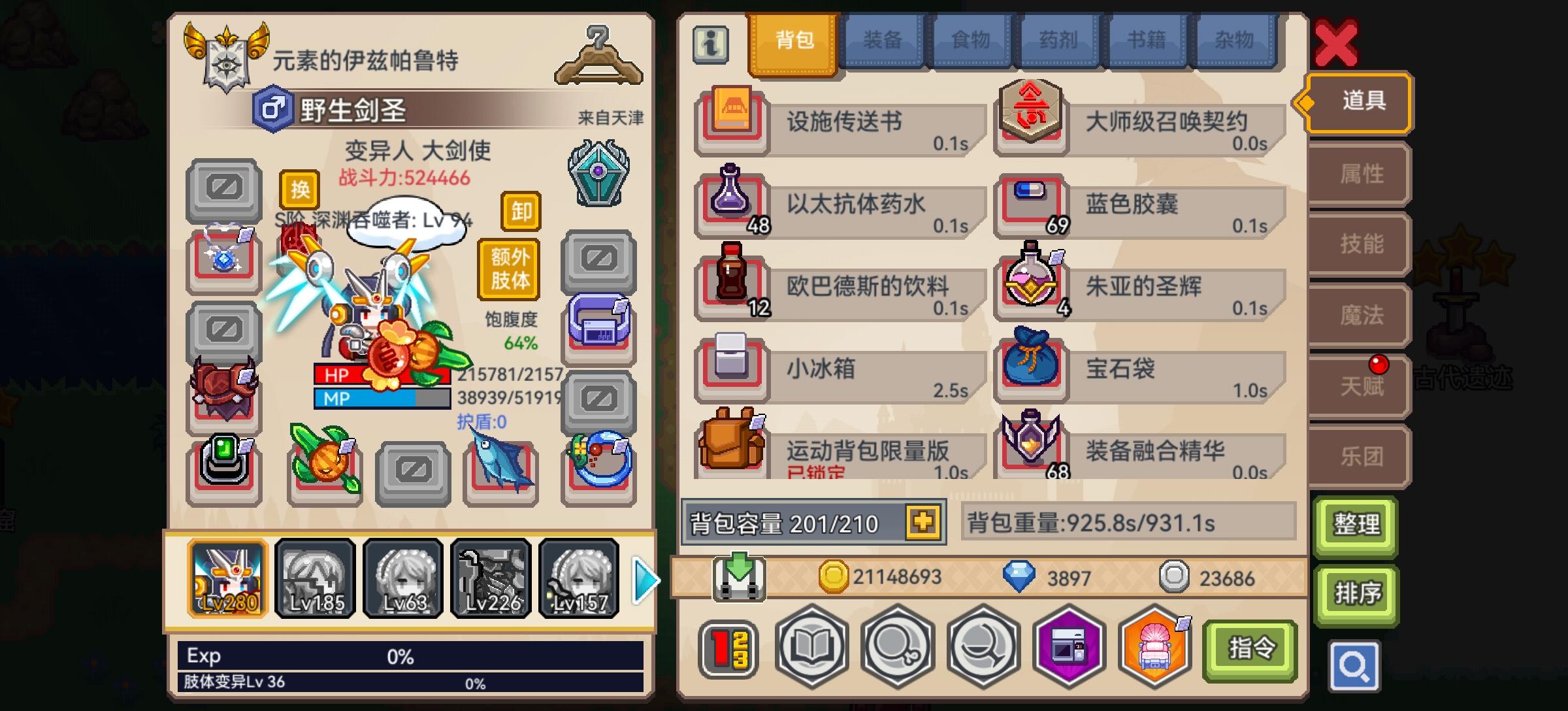Open the 装备 tab
The height and width of the screenshot is (711, 1568).
coord(882,39)
